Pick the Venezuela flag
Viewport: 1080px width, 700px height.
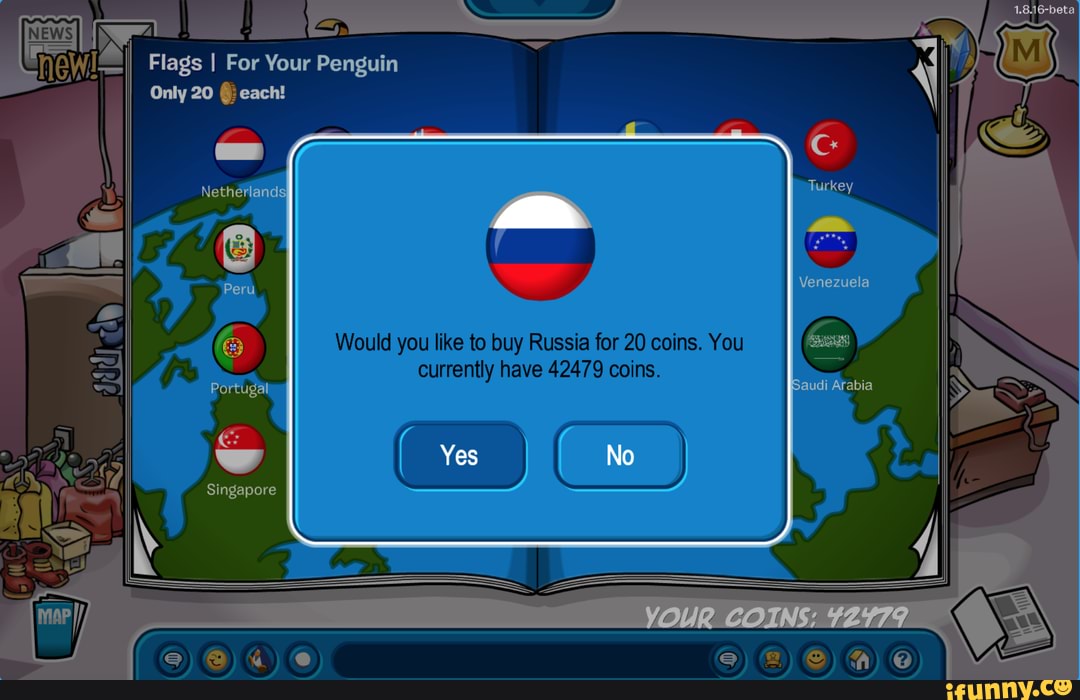tap(830, 242)
